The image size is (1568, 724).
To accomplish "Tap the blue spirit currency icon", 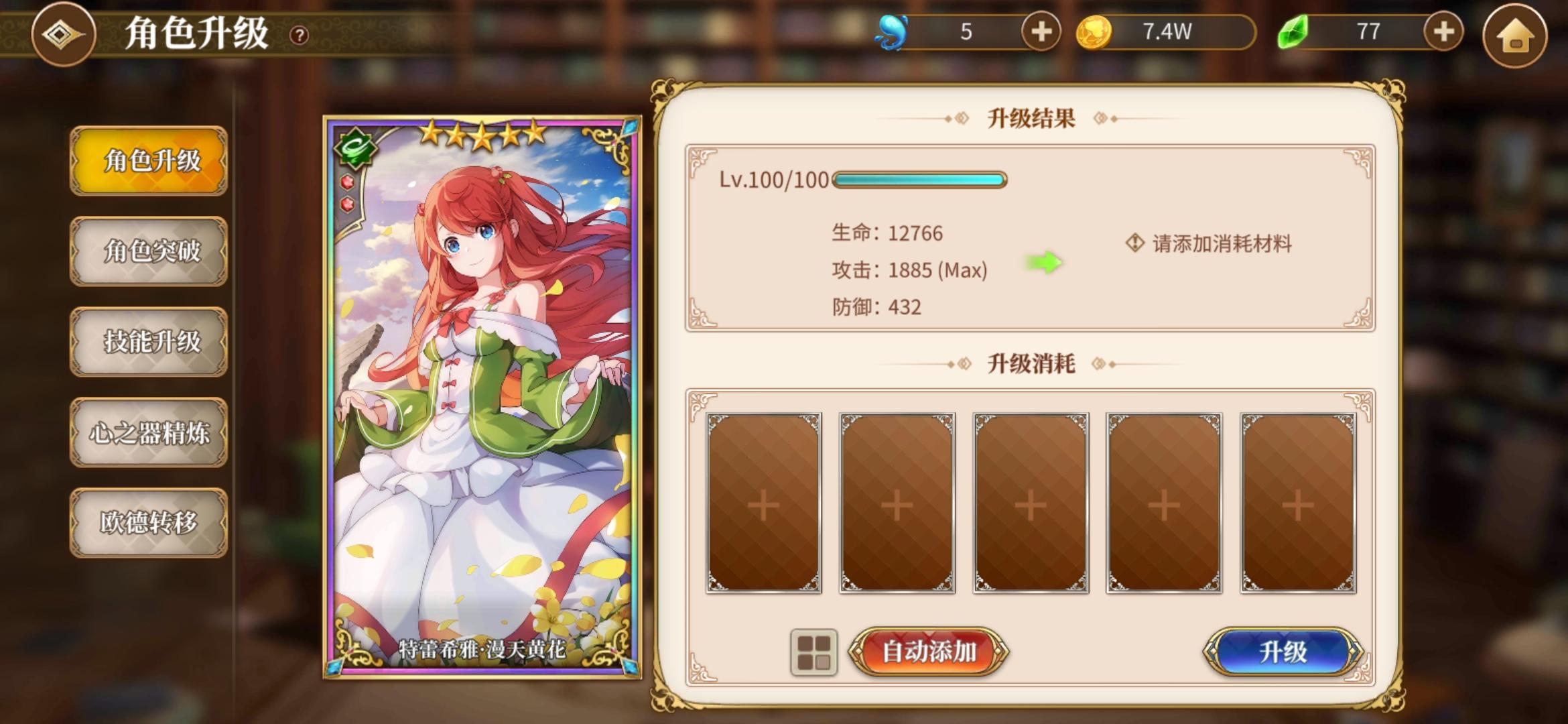I will (x=891, y=32).
